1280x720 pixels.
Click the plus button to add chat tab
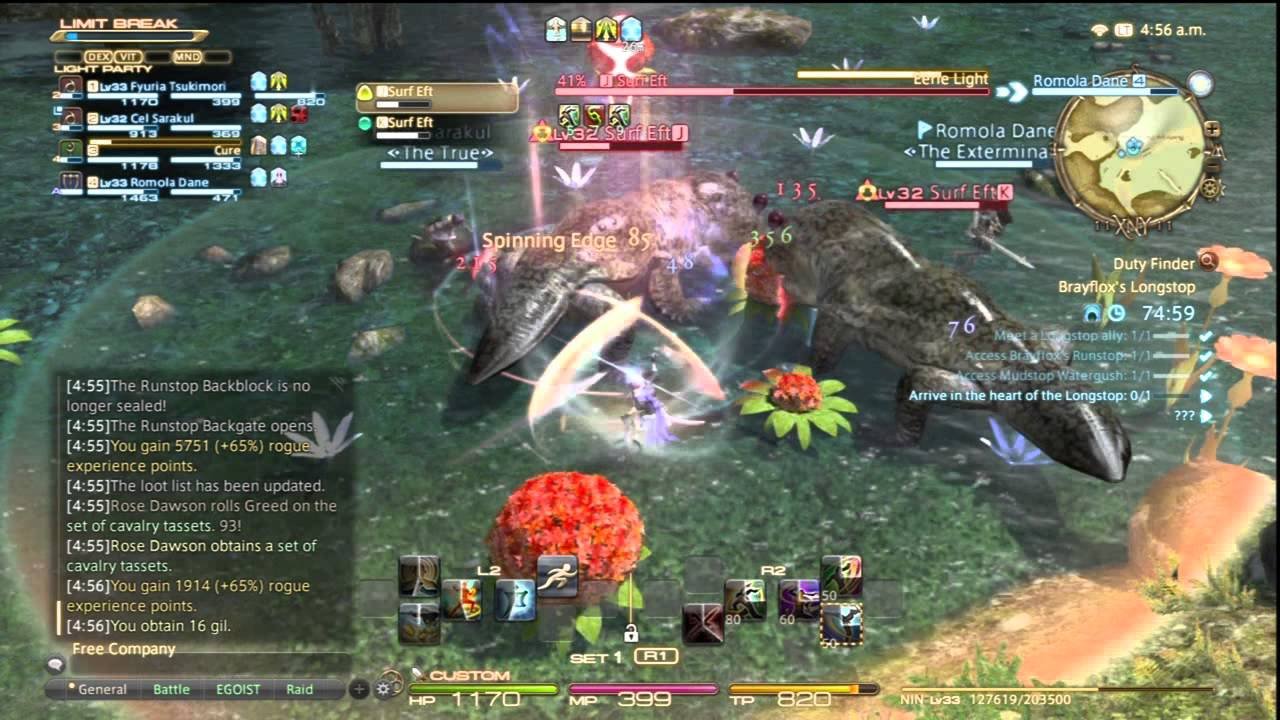(x=359, y=689)
